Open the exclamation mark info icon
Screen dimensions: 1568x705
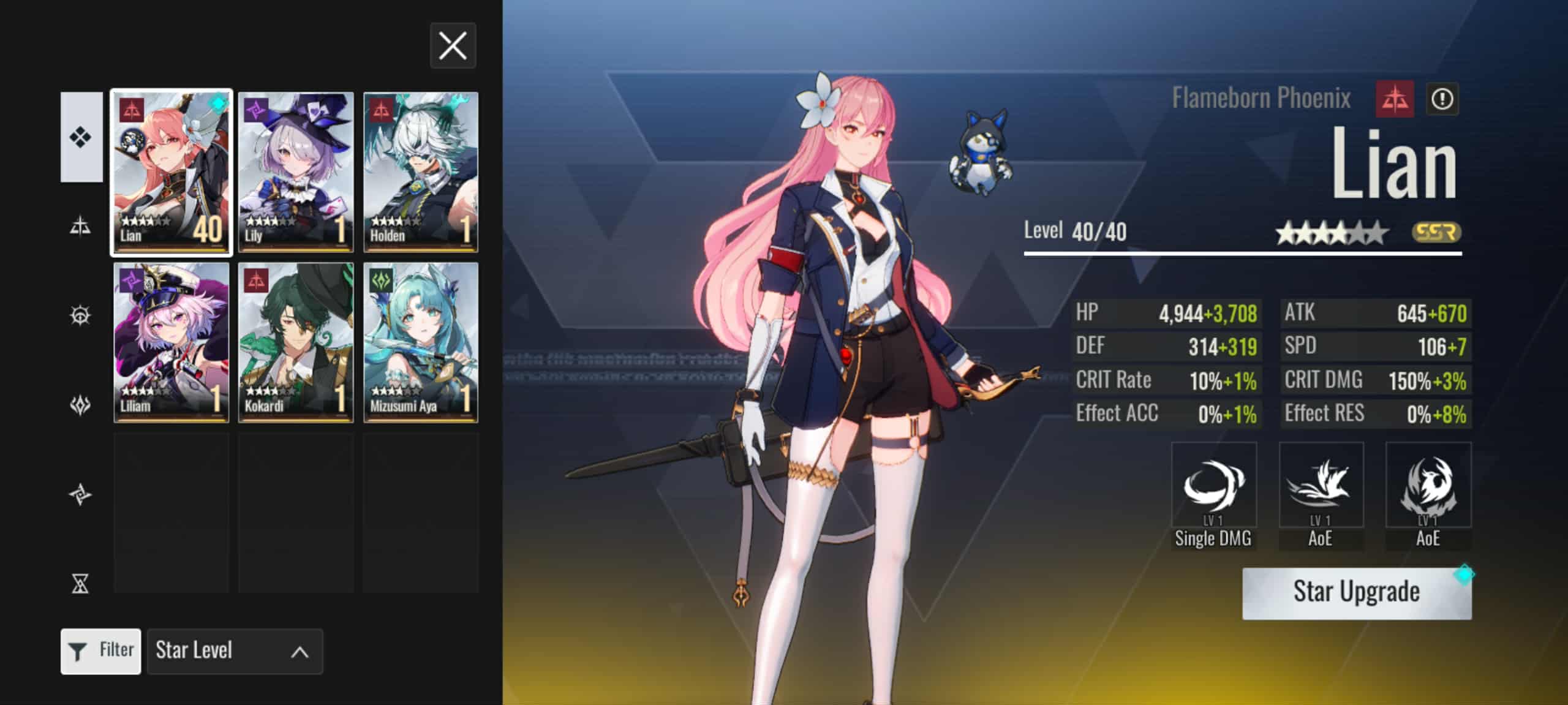[1442, 99]
